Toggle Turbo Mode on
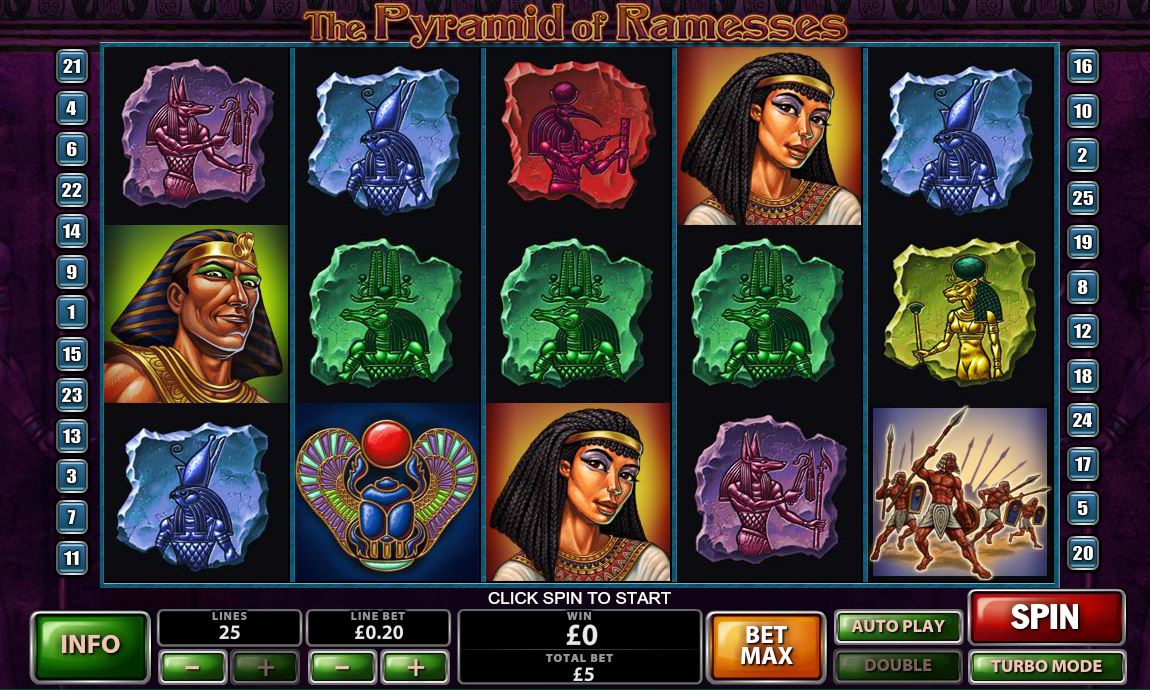Screen dimensions: 1150x690 [1046, 666]
